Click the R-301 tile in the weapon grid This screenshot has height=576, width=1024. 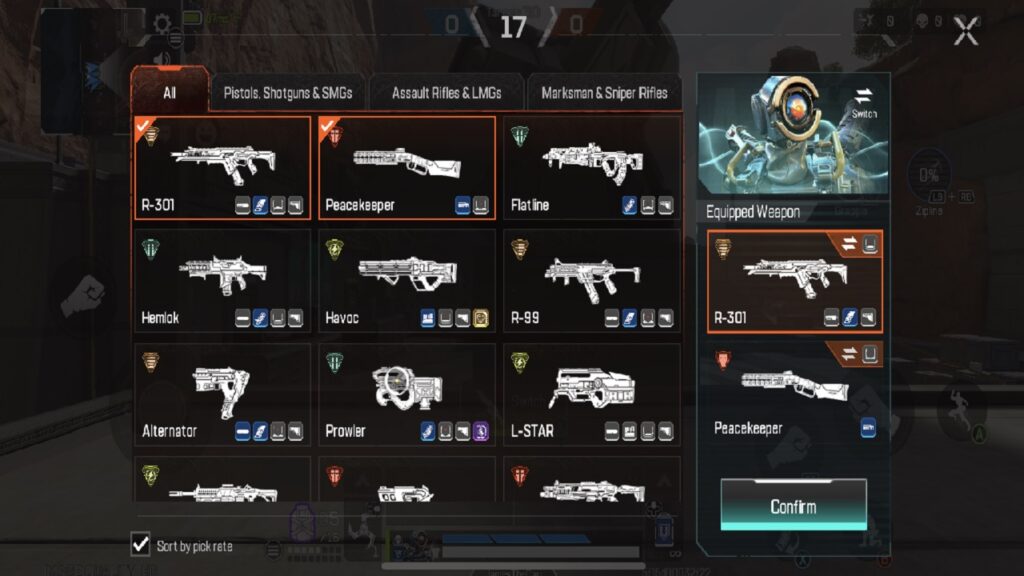click(223, 168)
